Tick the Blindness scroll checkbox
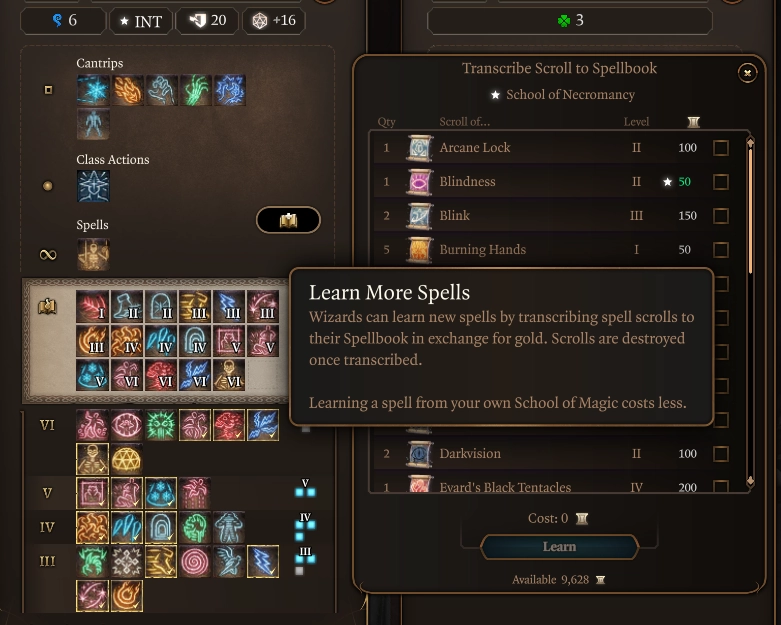This screenshot has height=625, width=781. click(x=721, y=182)
